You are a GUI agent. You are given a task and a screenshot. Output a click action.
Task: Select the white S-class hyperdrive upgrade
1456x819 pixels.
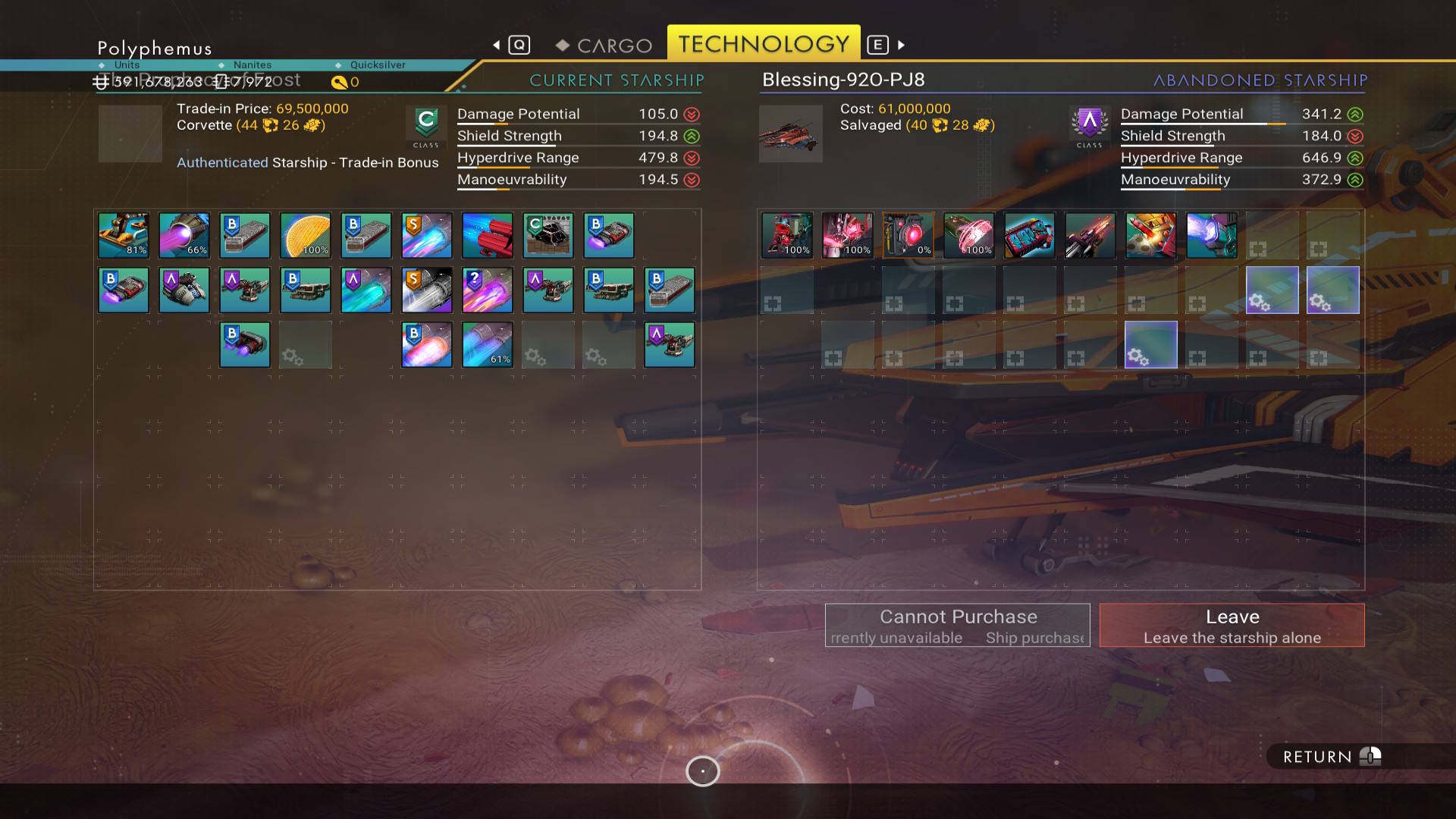click(x=427, y=290)
